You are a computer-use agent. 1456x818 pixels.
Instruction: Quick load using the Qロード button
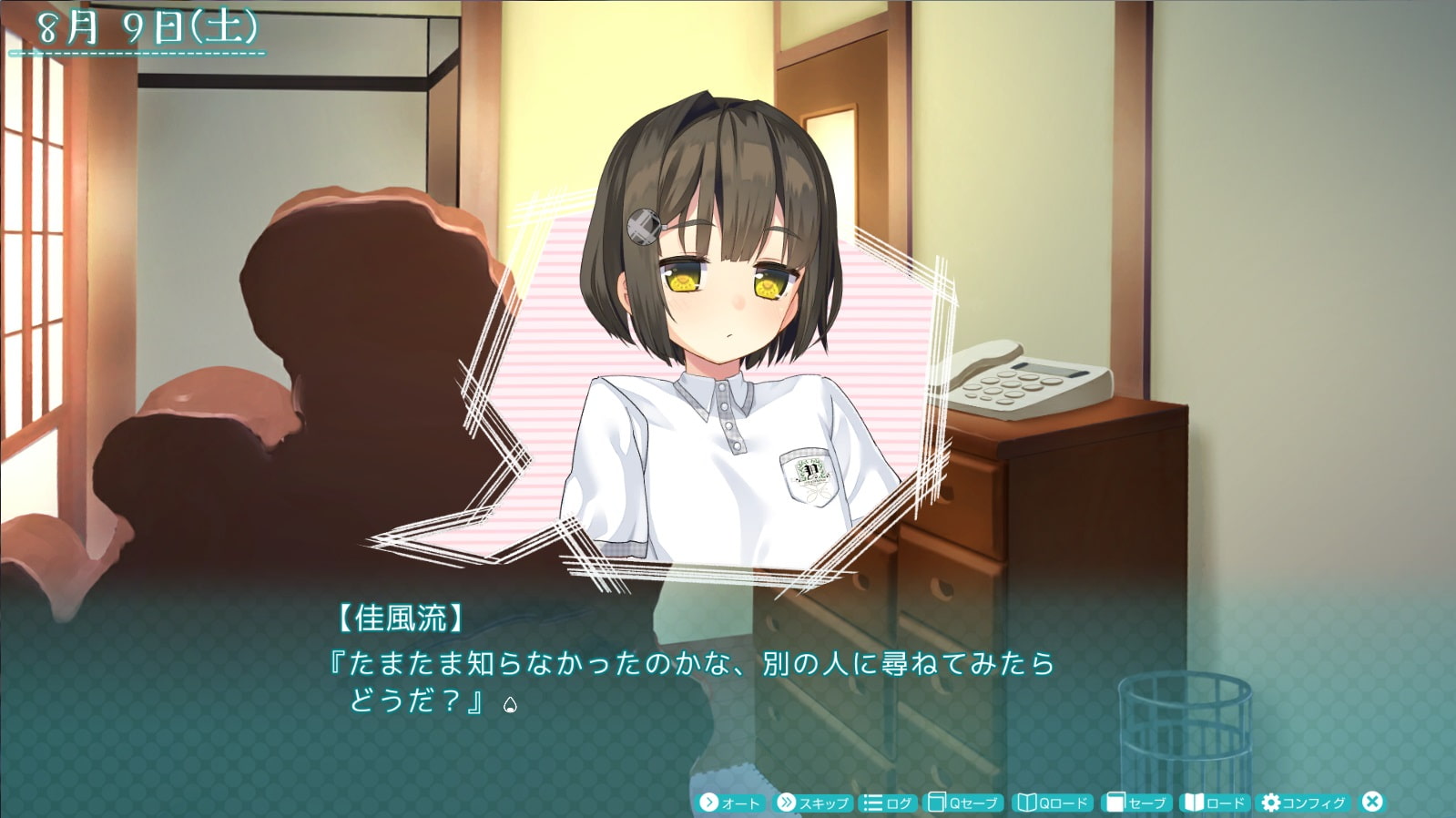click(1053, 803)
